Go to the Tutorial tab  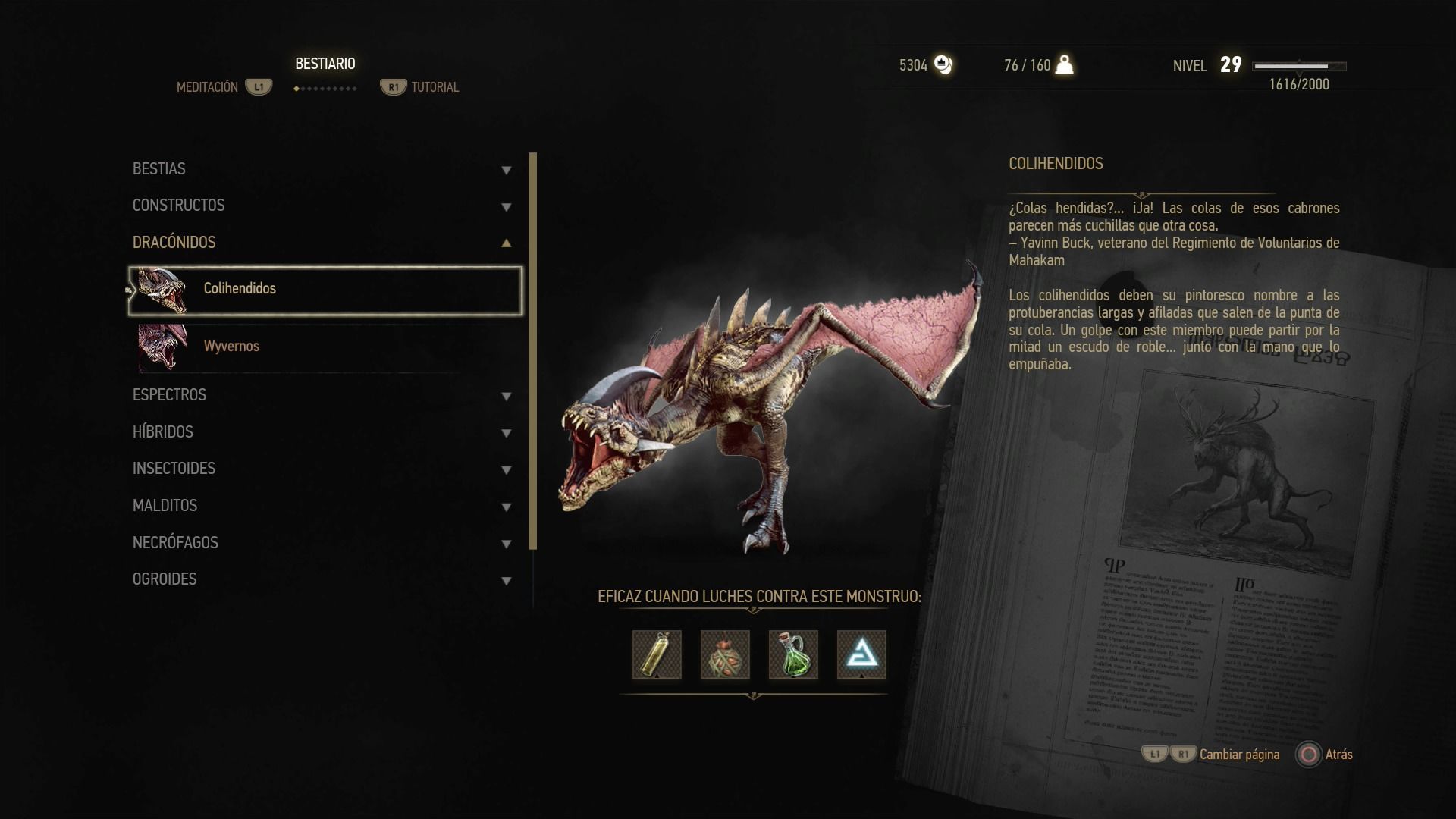pyautogui.click(x=435, y=87)
